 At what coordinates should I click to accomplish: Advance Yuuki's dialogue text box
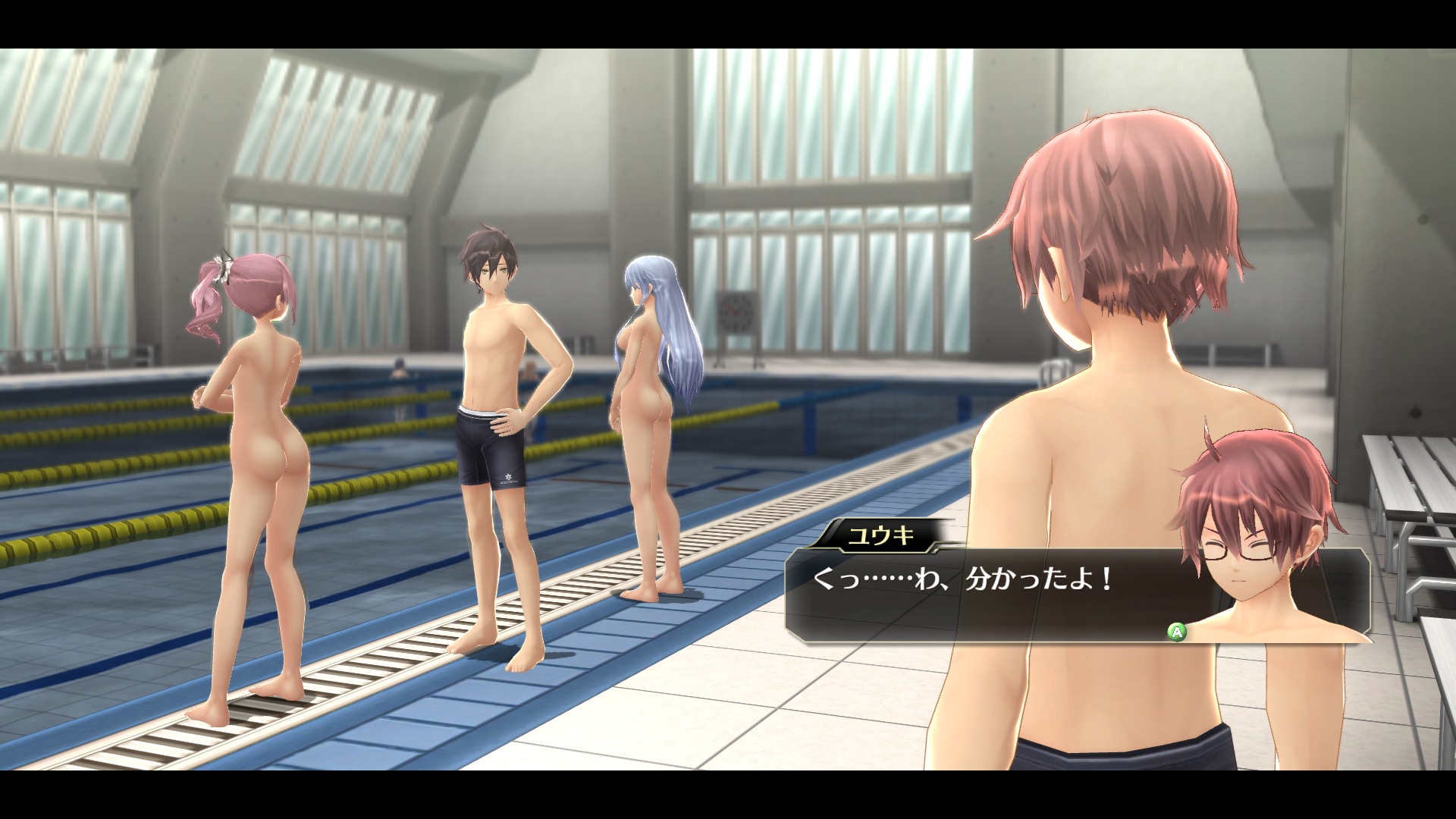coord(1176,630)
